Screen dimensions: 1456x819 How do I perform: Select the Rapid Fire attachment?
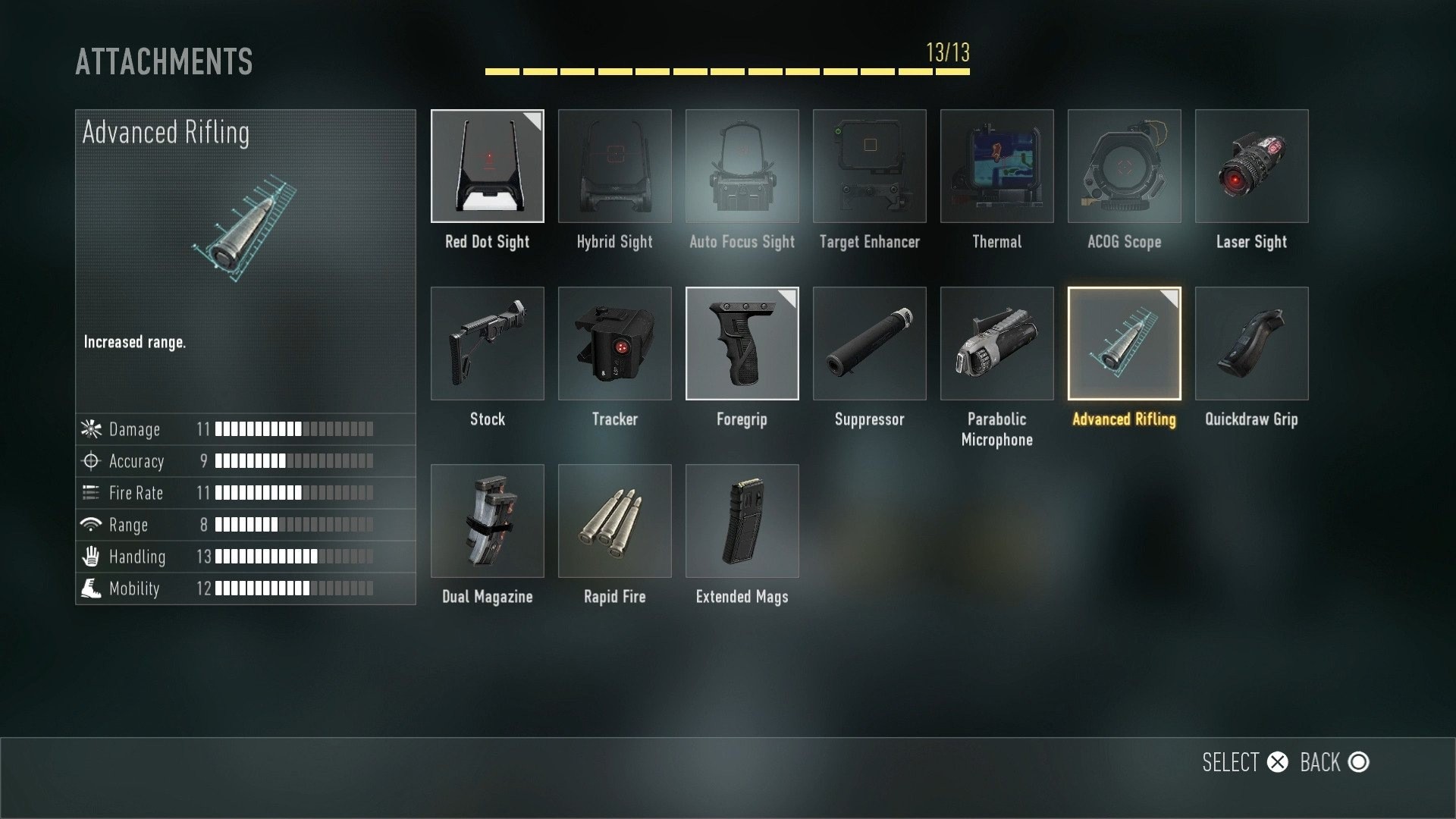[x=614, y=521]
